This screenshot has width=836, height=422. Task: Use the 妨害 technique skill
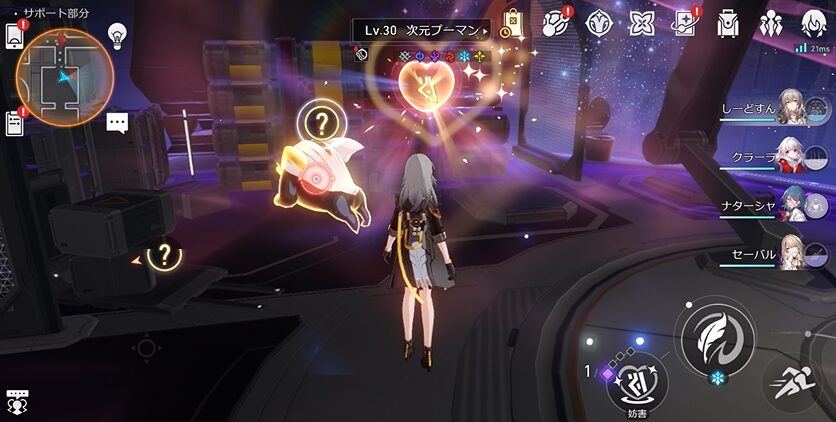point(637,379)
